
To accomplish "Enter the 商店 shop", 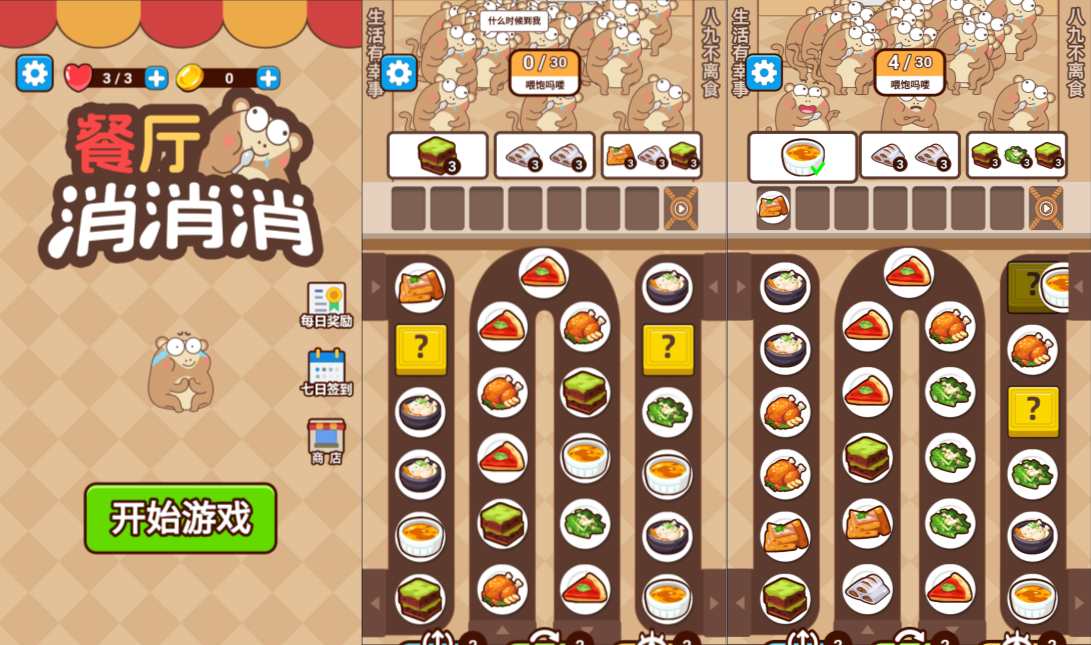I will click(326, 441).
